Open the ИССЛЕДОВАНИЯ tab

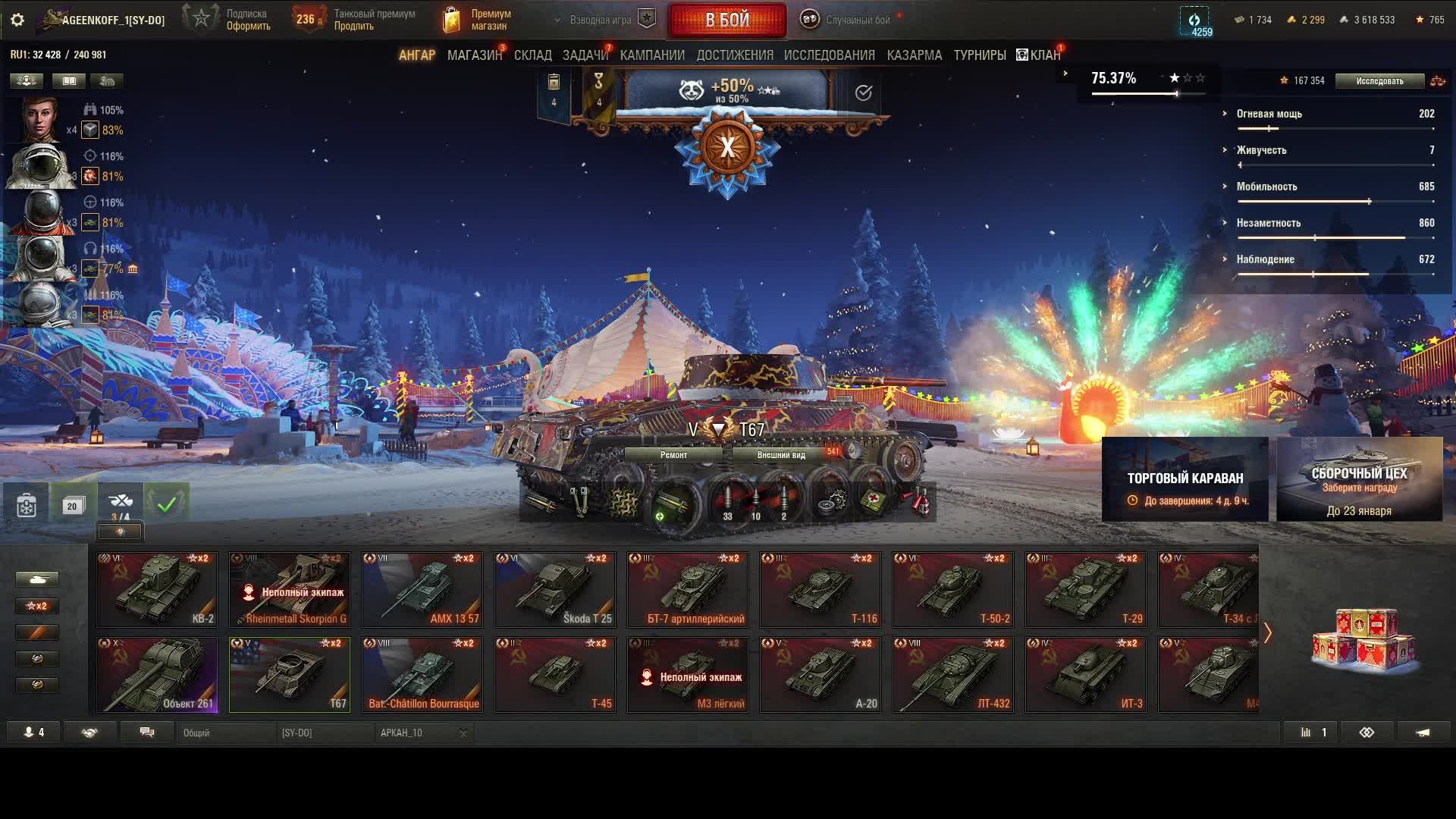pos(829,55)
